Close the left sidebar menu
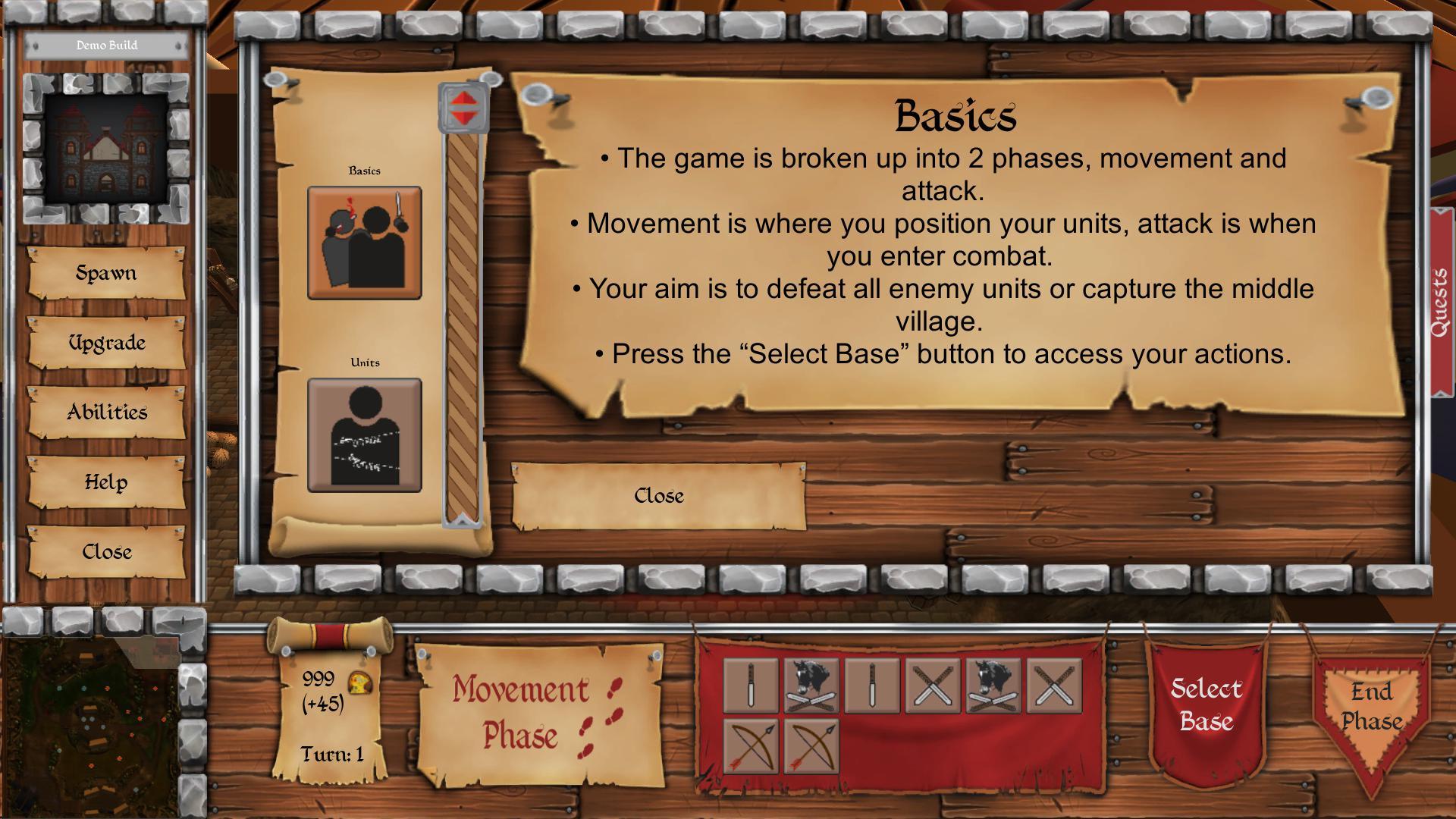1456x819 pixels. pos(106,552)
